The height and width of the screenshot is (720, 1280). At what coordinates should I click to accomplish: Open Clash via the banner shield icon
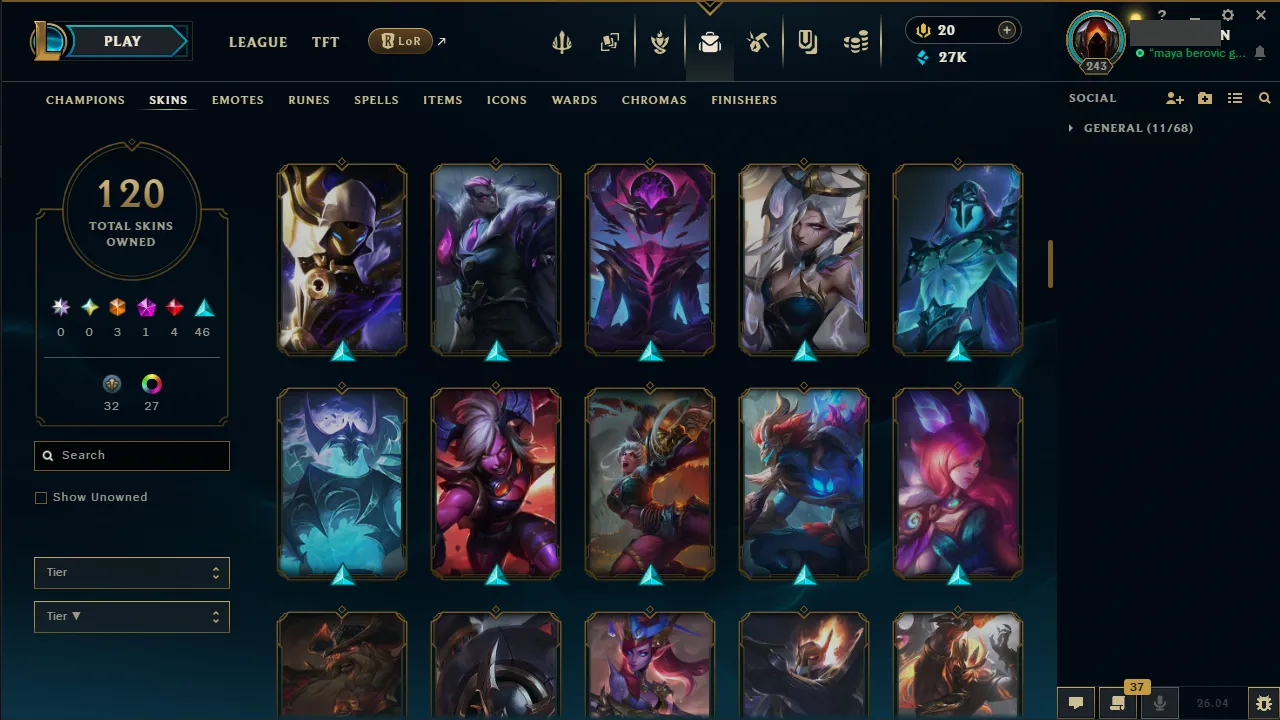[x=660, y=41]
